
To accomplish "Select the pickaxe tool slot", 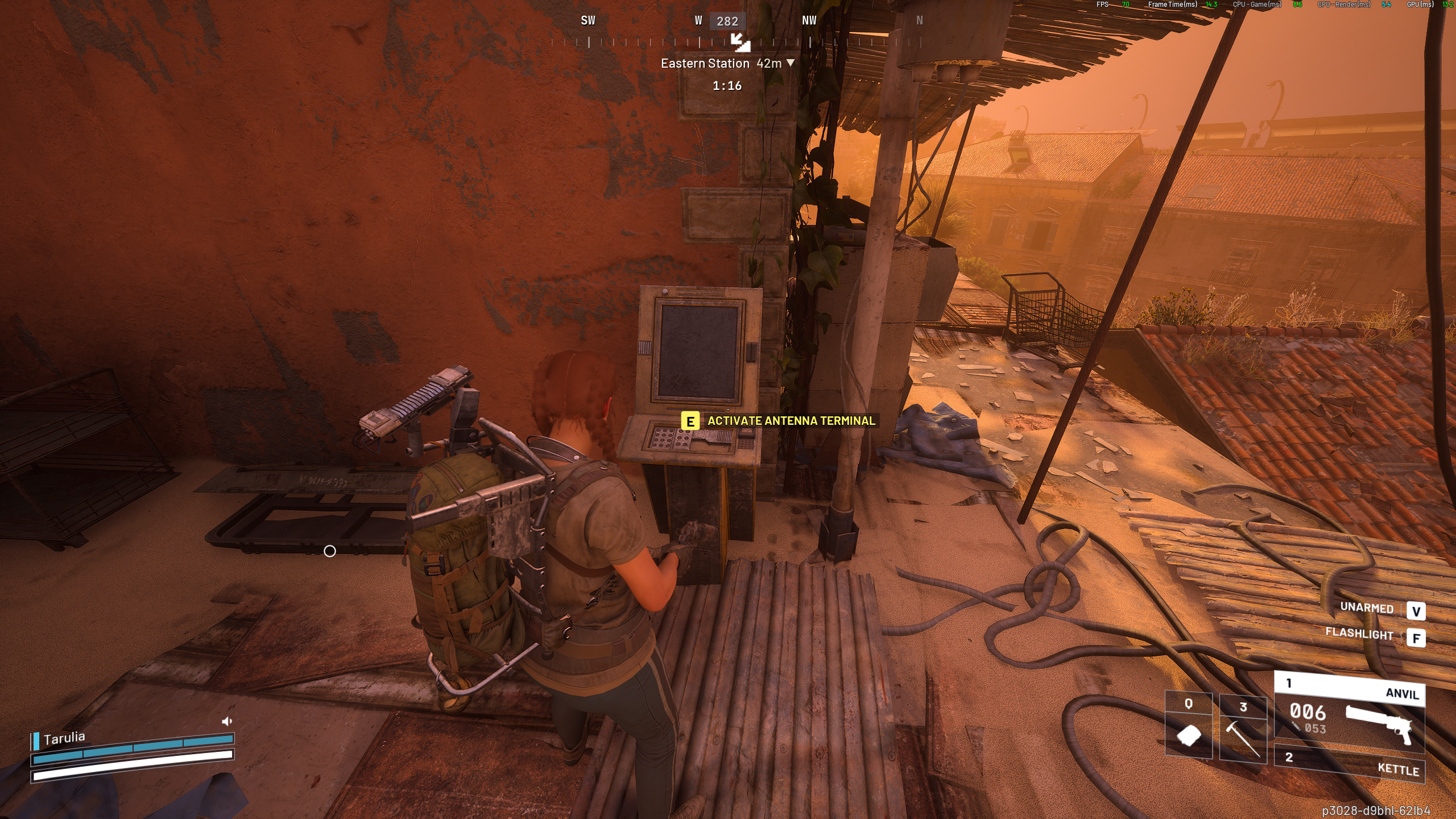I will click(1243, 729).
